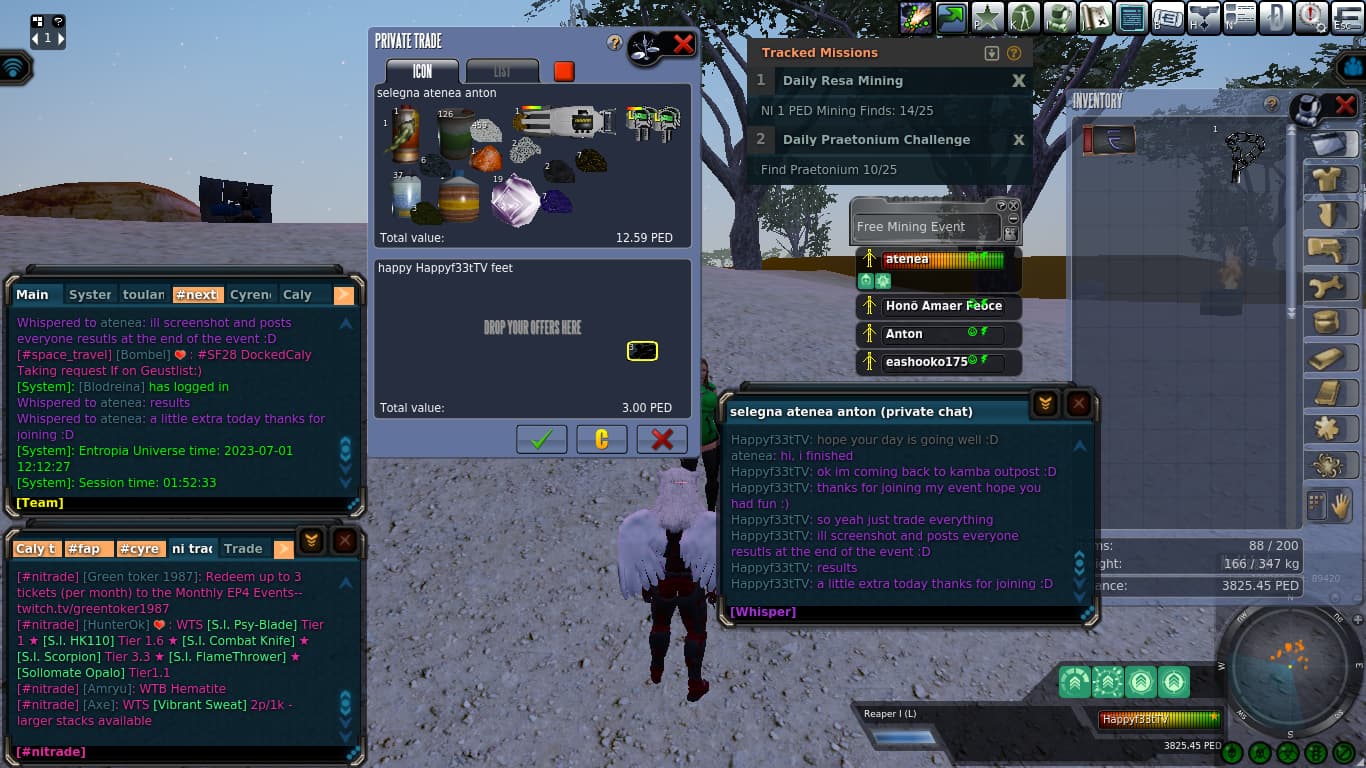Open the clothing category in inventory
The width and height of the screenshot is (1366, 768).
(1331, 180)
